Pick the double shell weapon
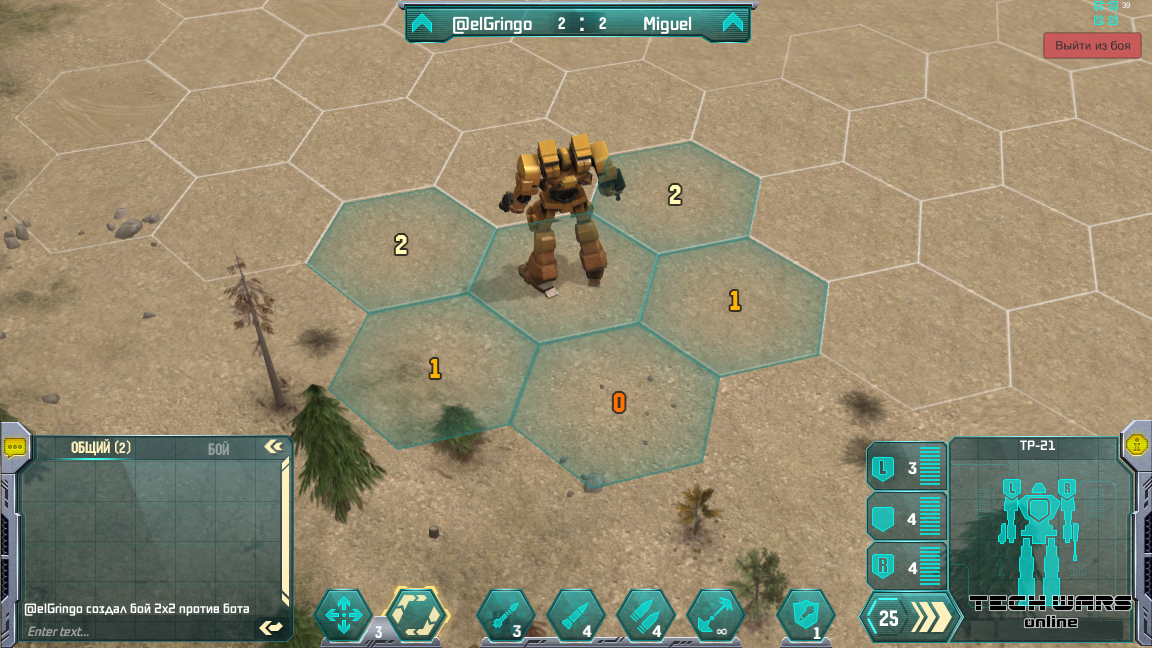The height and width of the screenshot is (648, 1152). coord(645,615)
